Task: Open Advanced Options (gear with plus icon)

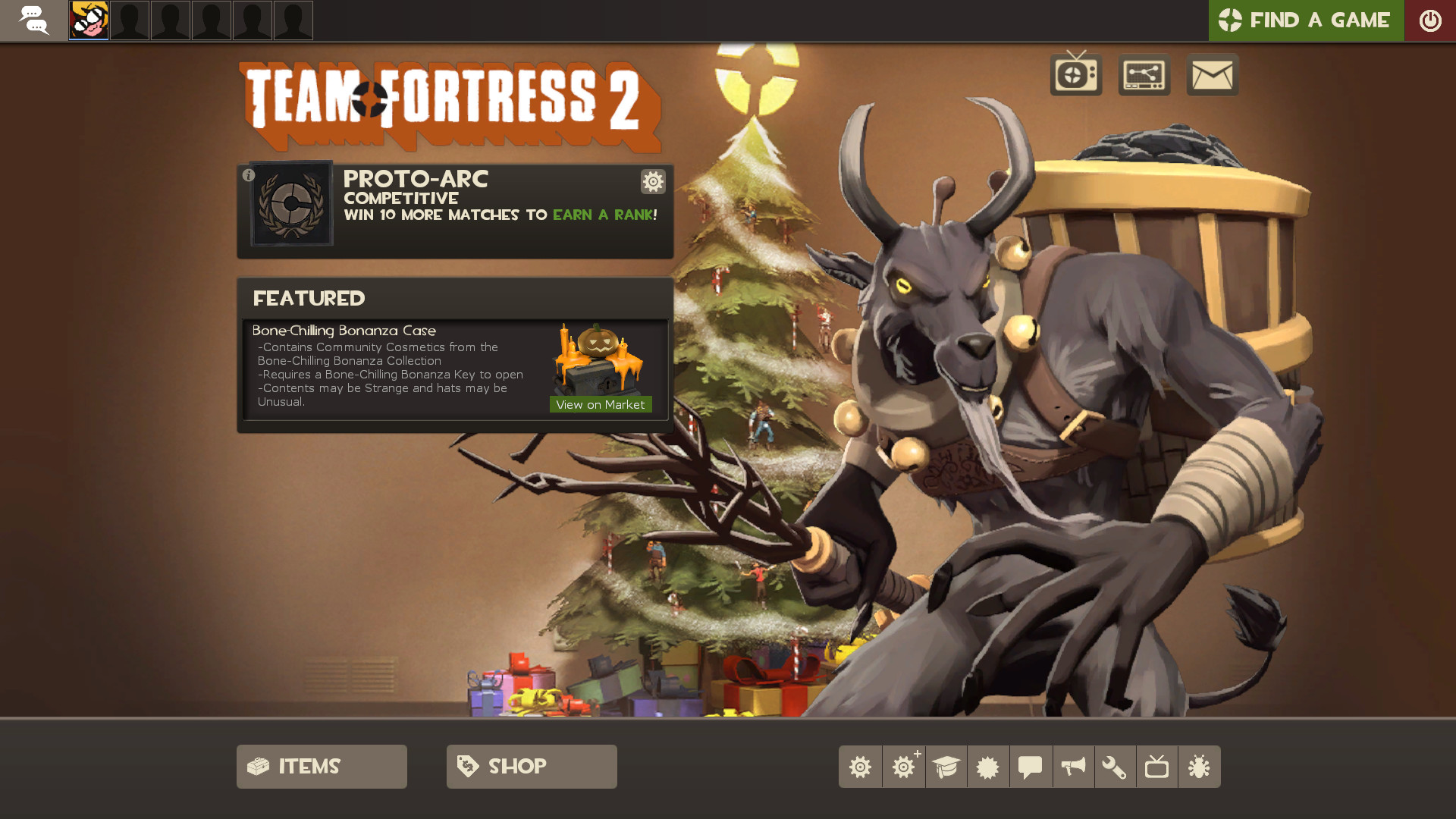Action: [903, 766]
